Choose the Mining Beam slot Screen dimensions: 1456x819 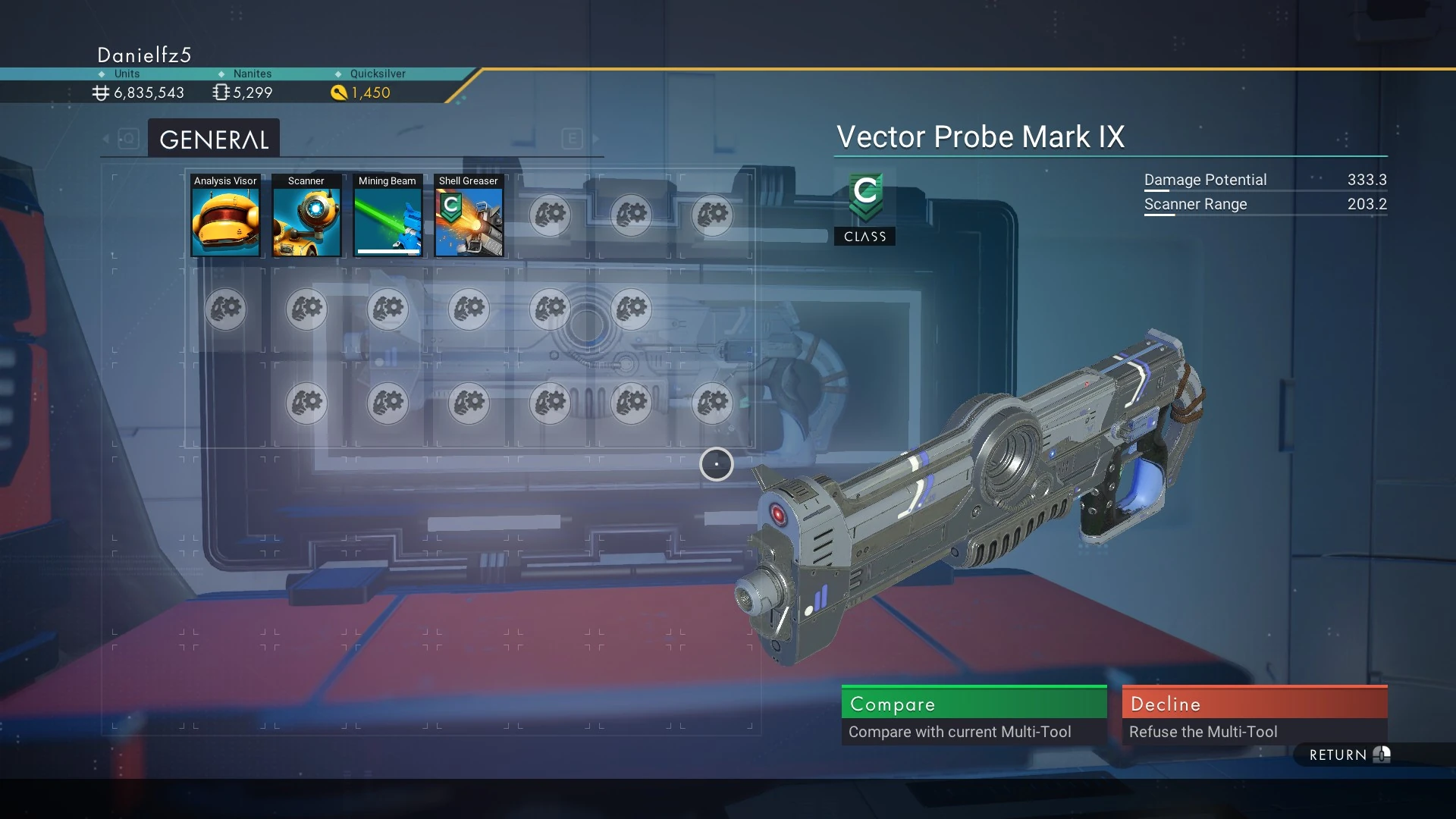click(x=388, y=216)
